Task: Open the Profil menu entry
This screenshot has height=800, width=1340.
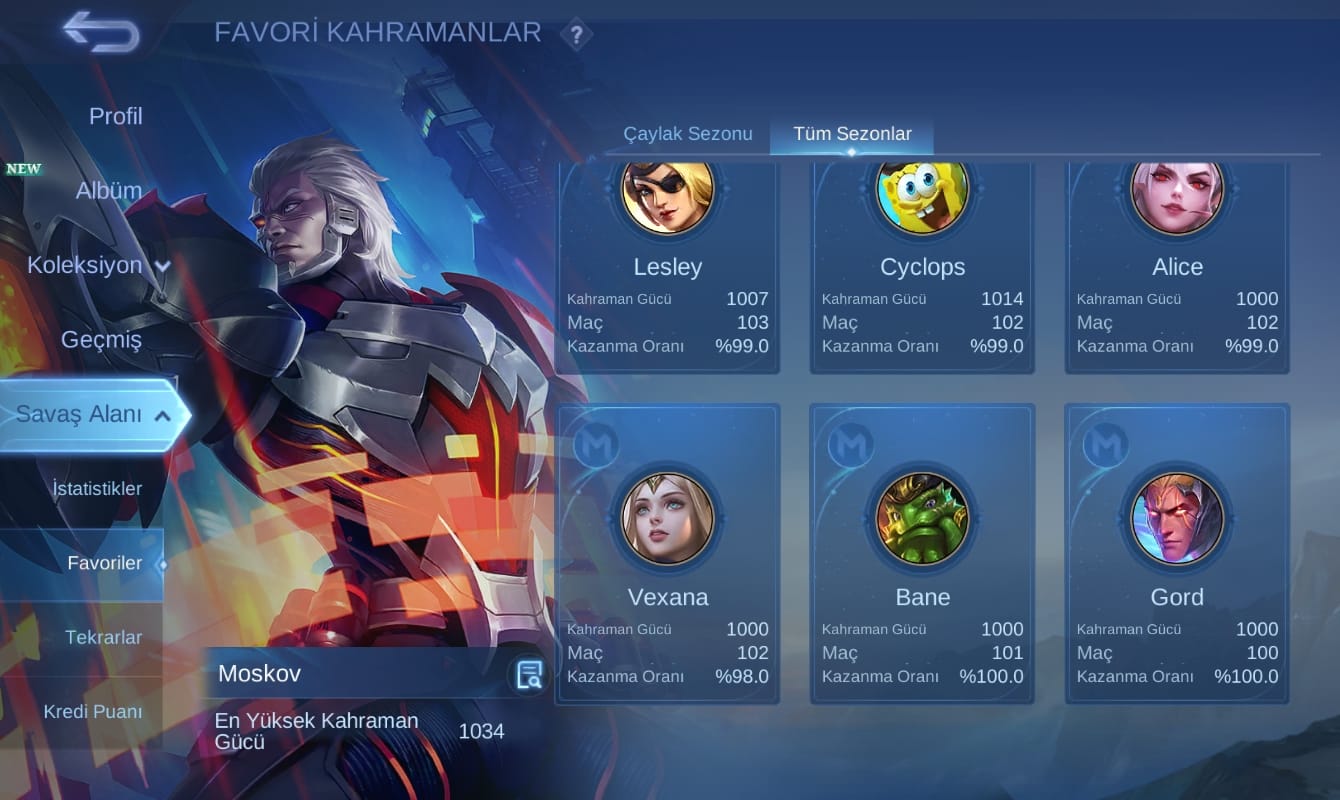Action: 115,116
